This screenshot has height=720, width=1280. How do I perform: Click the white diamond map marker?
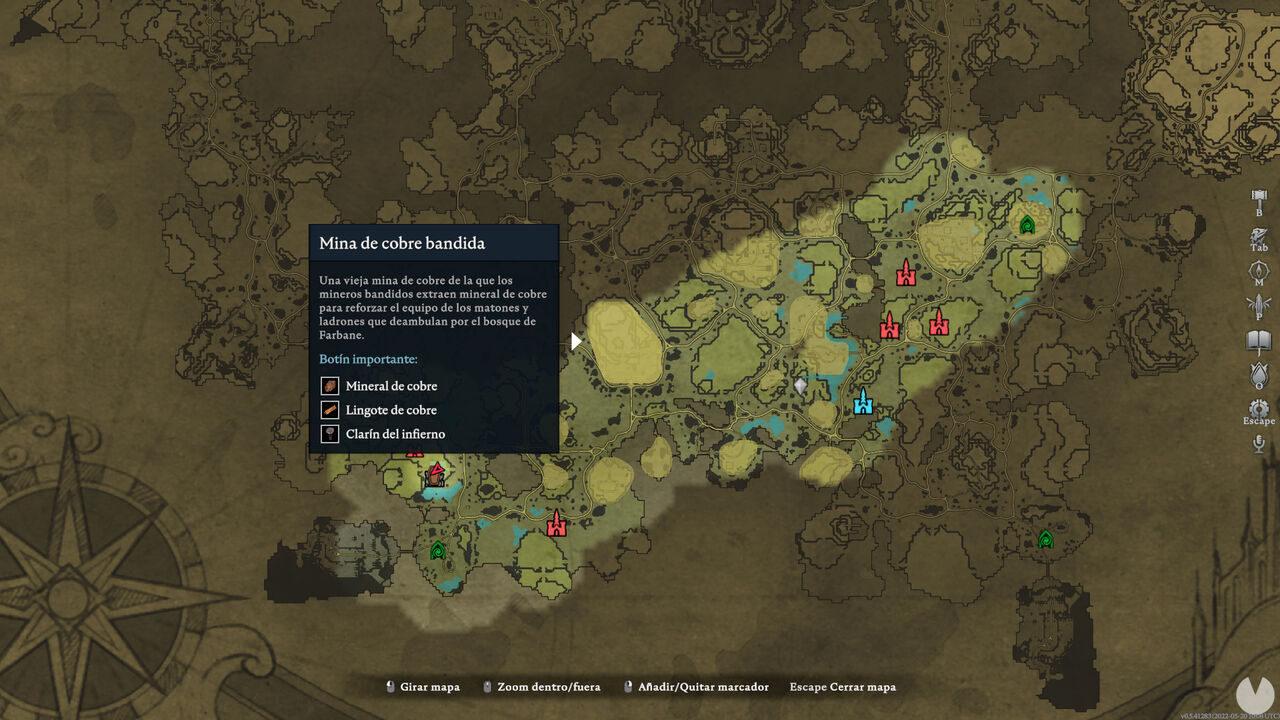click(800, 385)
